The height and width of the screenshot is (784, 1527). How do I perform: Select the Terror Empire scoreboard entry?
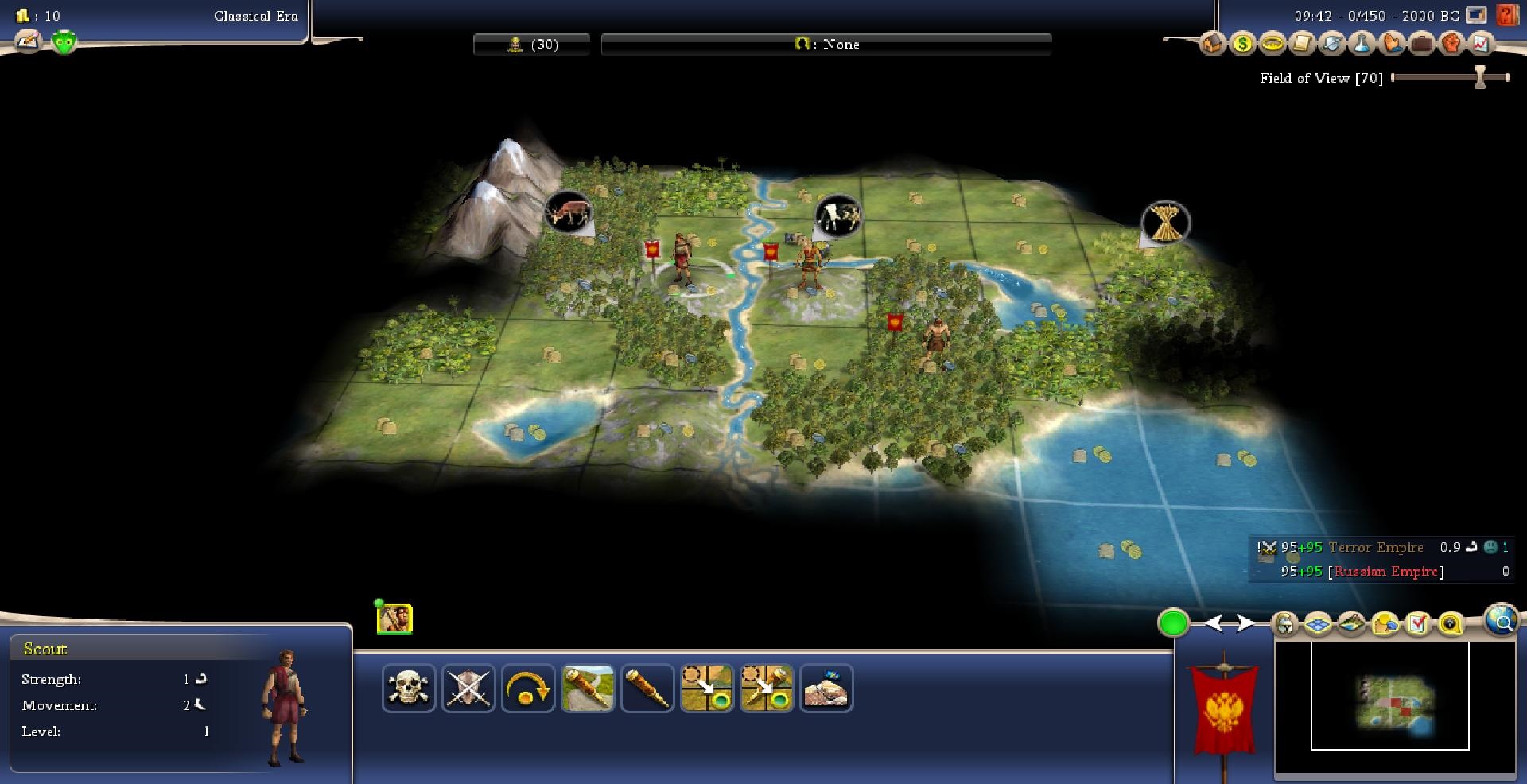click(1375, 548)
